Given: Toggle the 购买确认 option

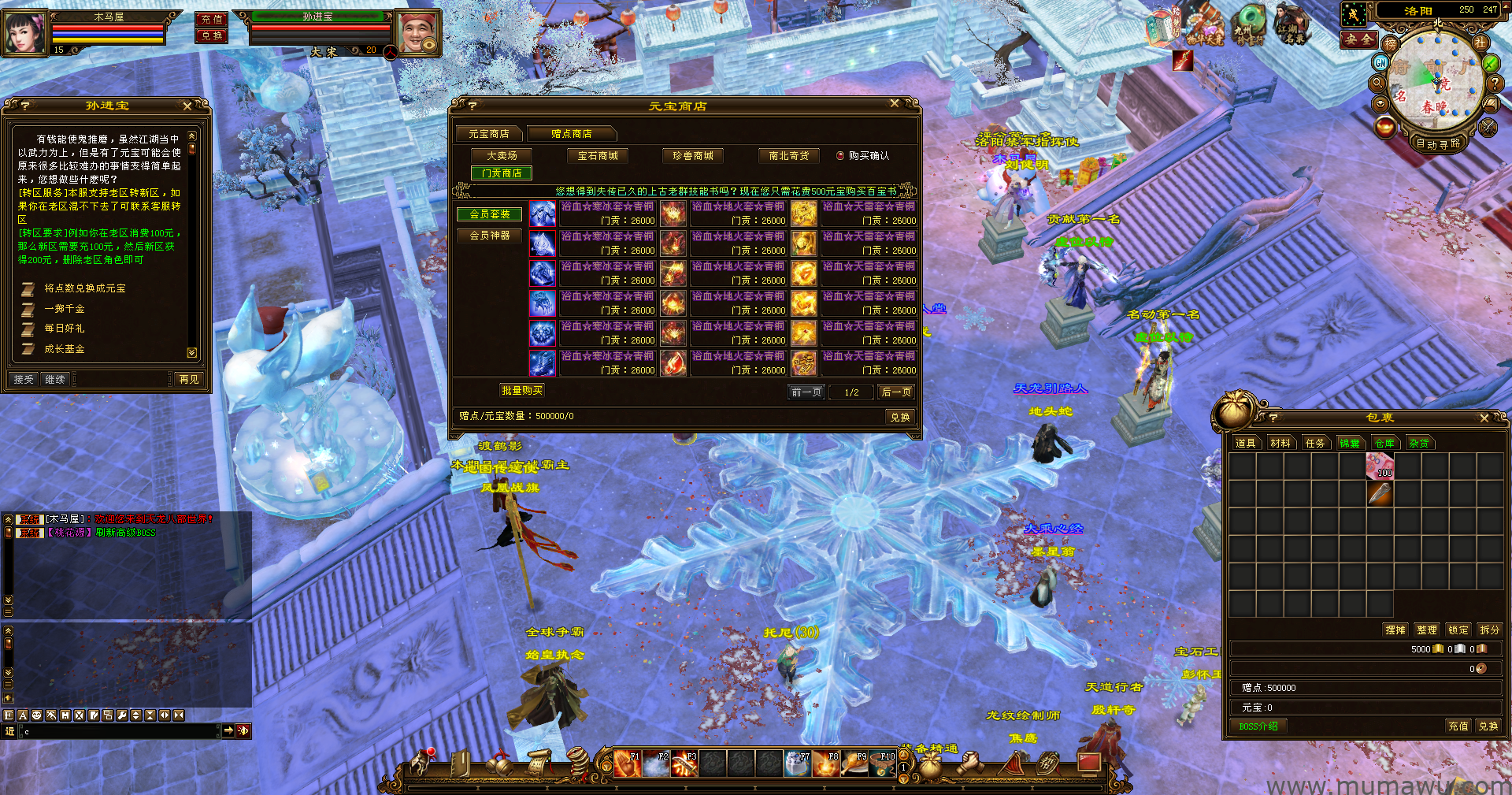Looking at the screenshot, I should (840, 156).
